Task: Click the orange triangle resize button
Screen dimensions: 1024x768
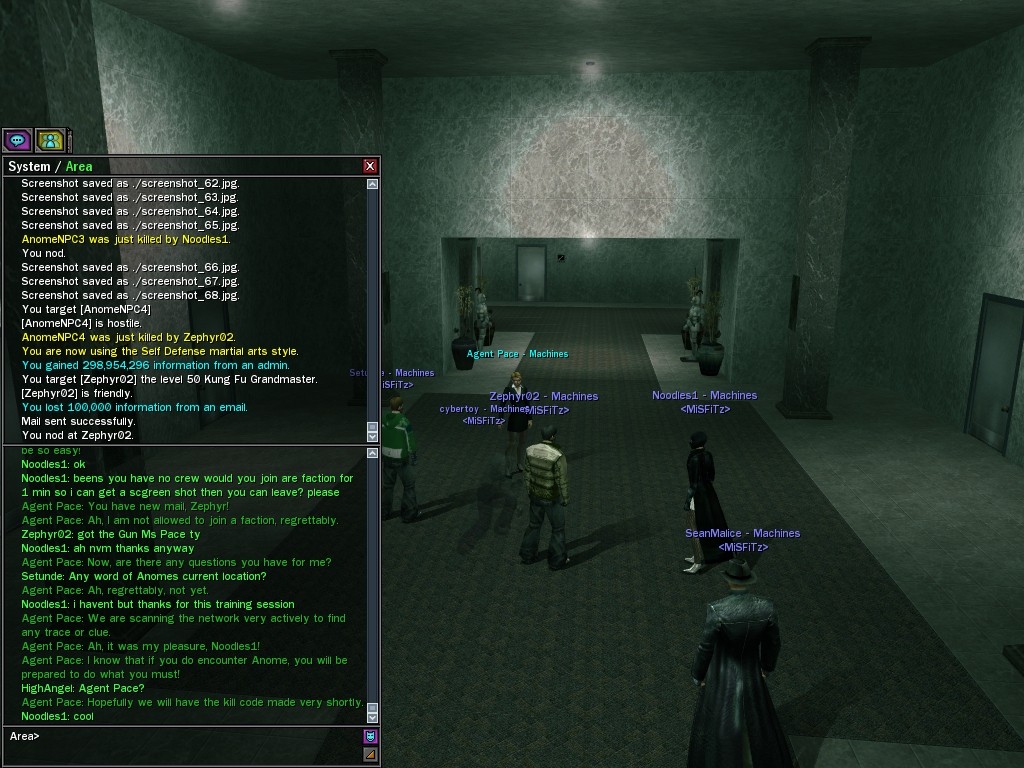Action: tap(370, 754)
